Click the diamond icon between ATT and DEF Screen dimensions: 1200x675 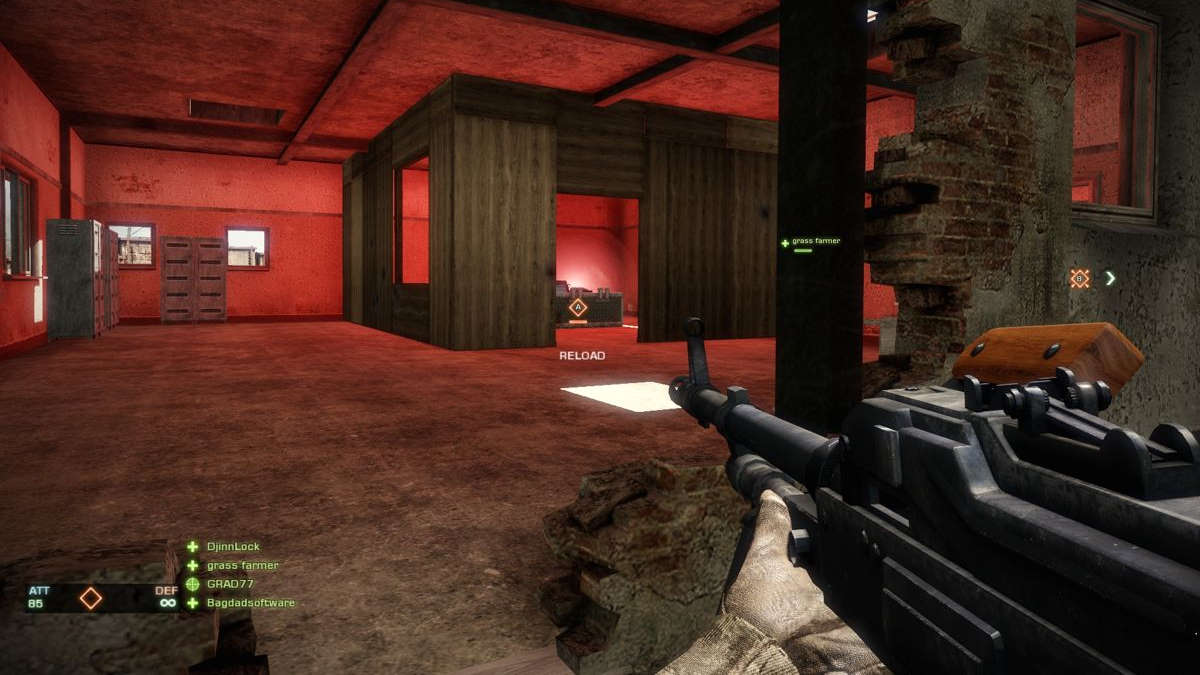(91, 598)
